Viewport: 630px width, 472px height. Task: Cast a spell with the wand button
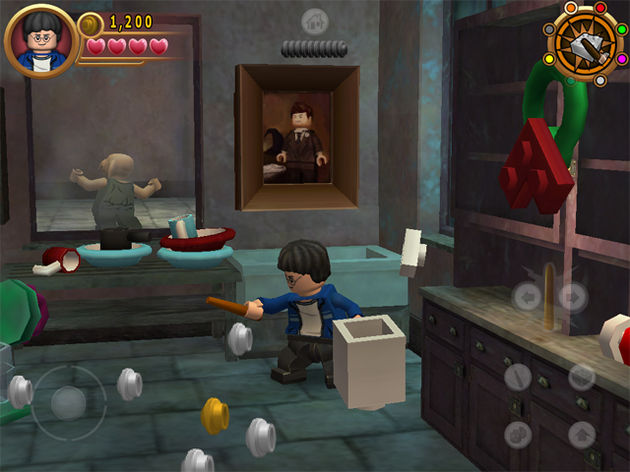click(x=518, y=377)
